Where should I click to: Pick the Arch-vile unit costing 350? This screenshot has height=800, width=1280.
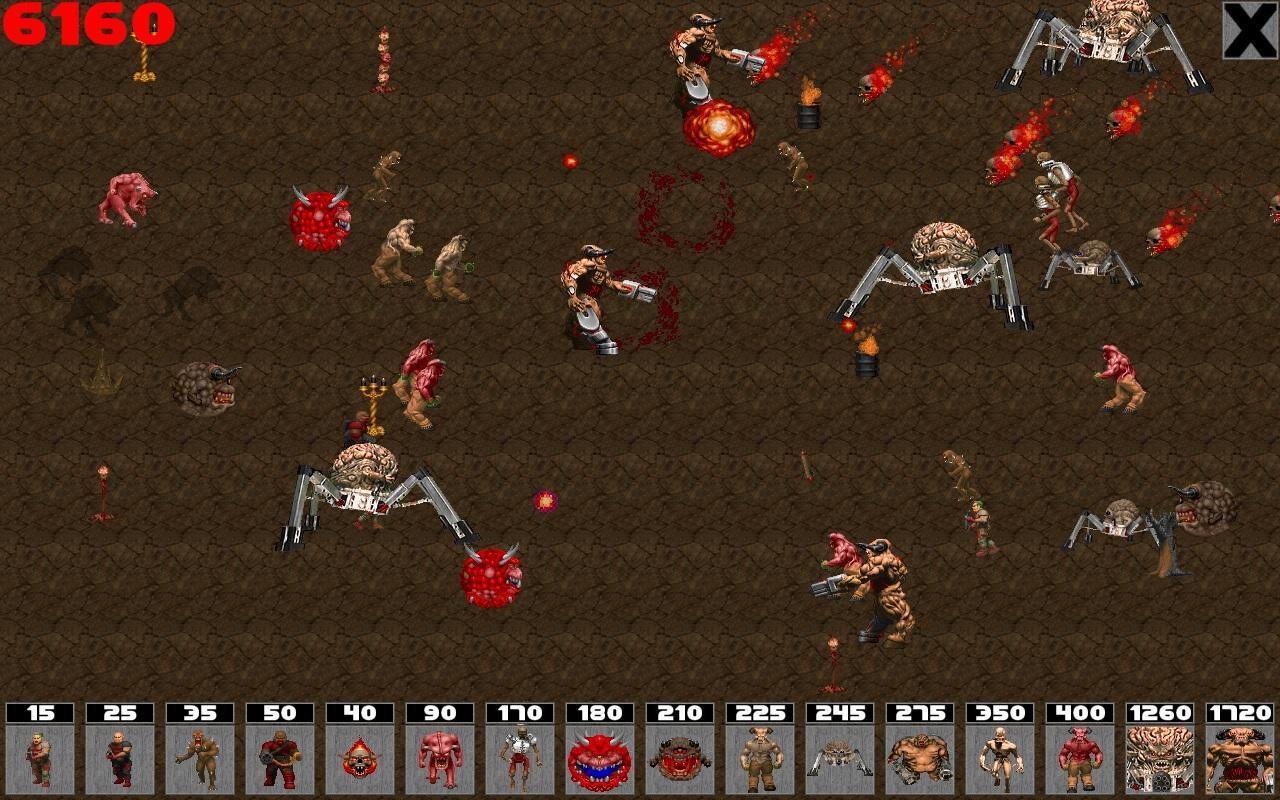click(1000, 758)
